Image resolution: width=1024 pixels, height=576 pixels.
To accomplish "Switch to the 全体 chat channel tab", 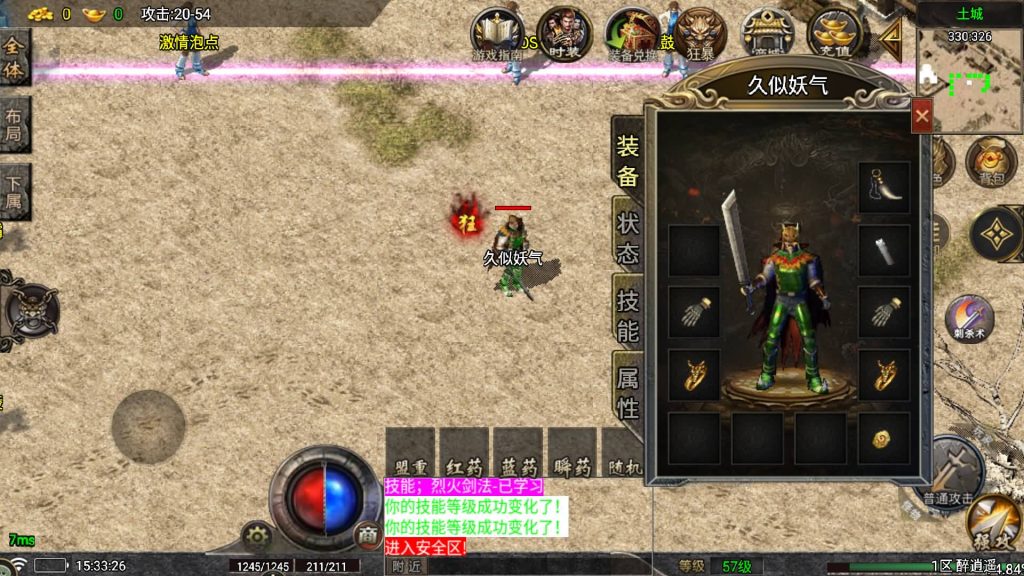I will point(14,56).
